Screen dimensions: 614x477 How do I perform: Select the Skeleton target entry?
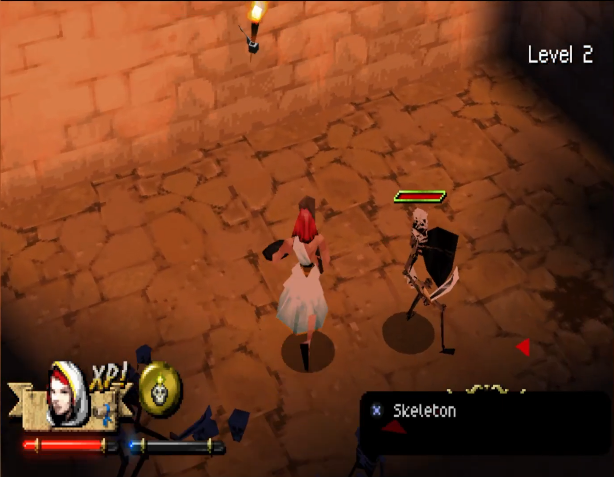424,411
